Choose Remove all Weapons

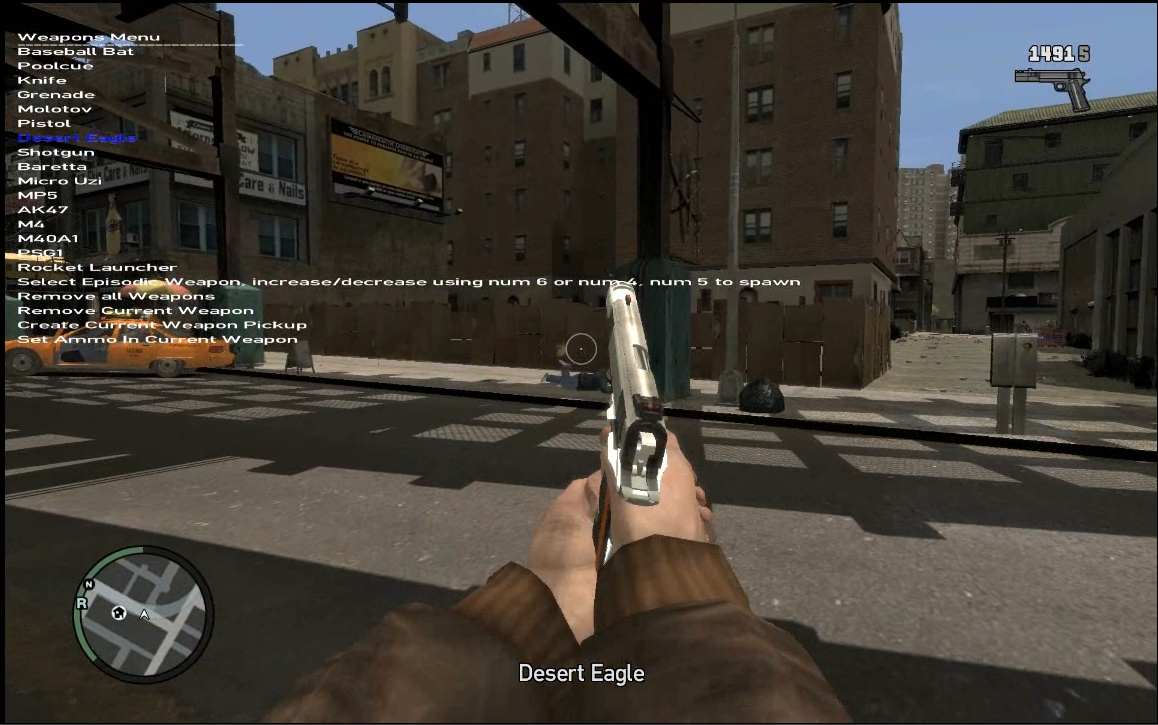pos(116,296)
